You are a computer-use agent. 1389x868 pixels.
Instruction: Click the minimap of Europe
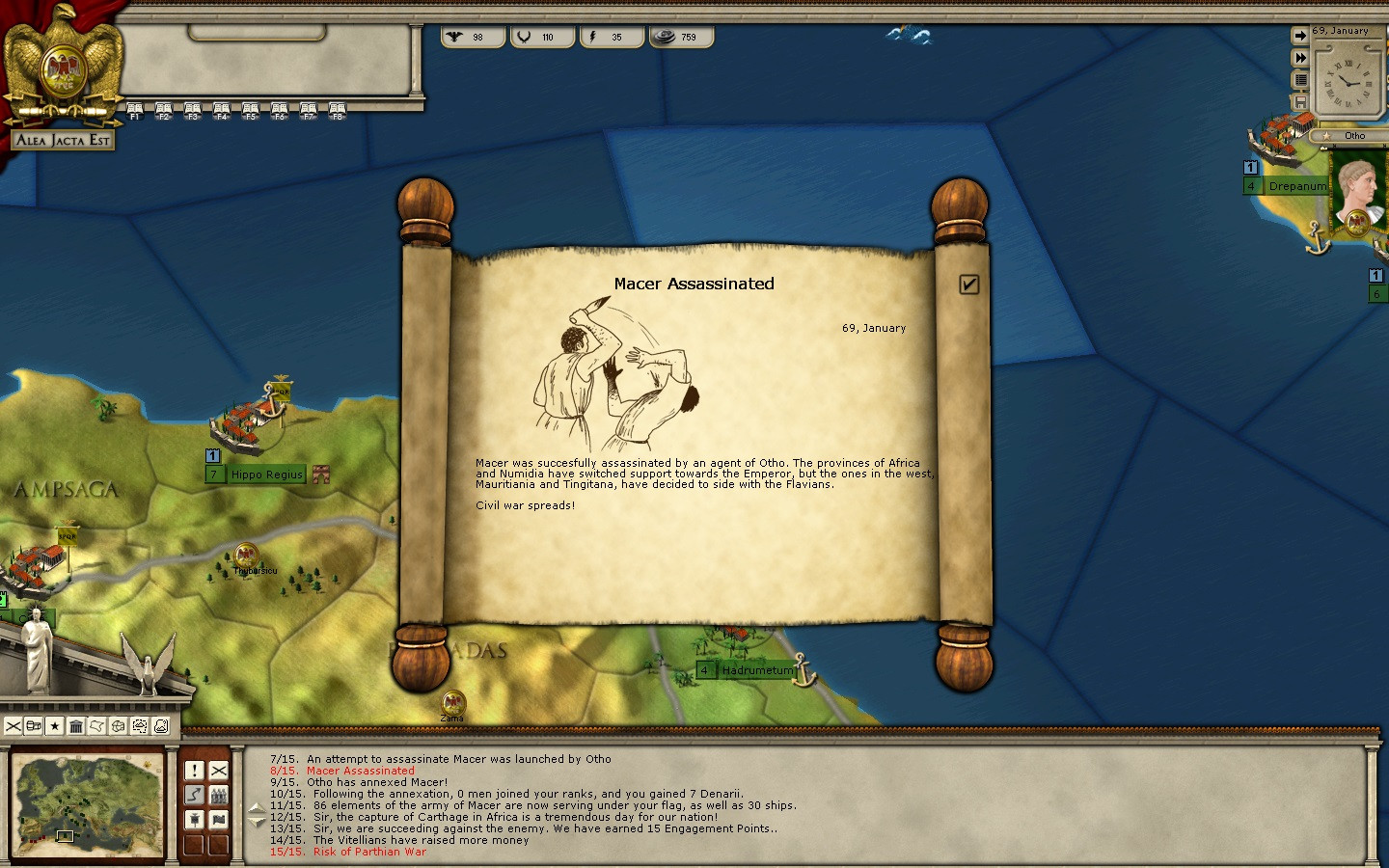point(87,802)
